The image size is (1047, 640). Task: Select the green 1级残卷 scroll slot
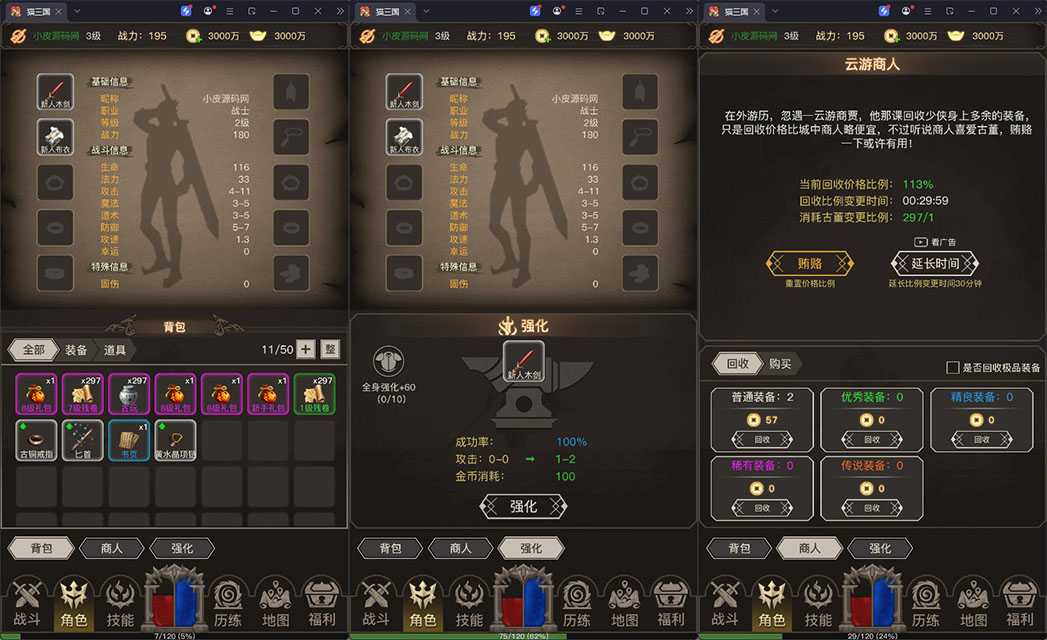pyautogui.click(x=315, y=394)
